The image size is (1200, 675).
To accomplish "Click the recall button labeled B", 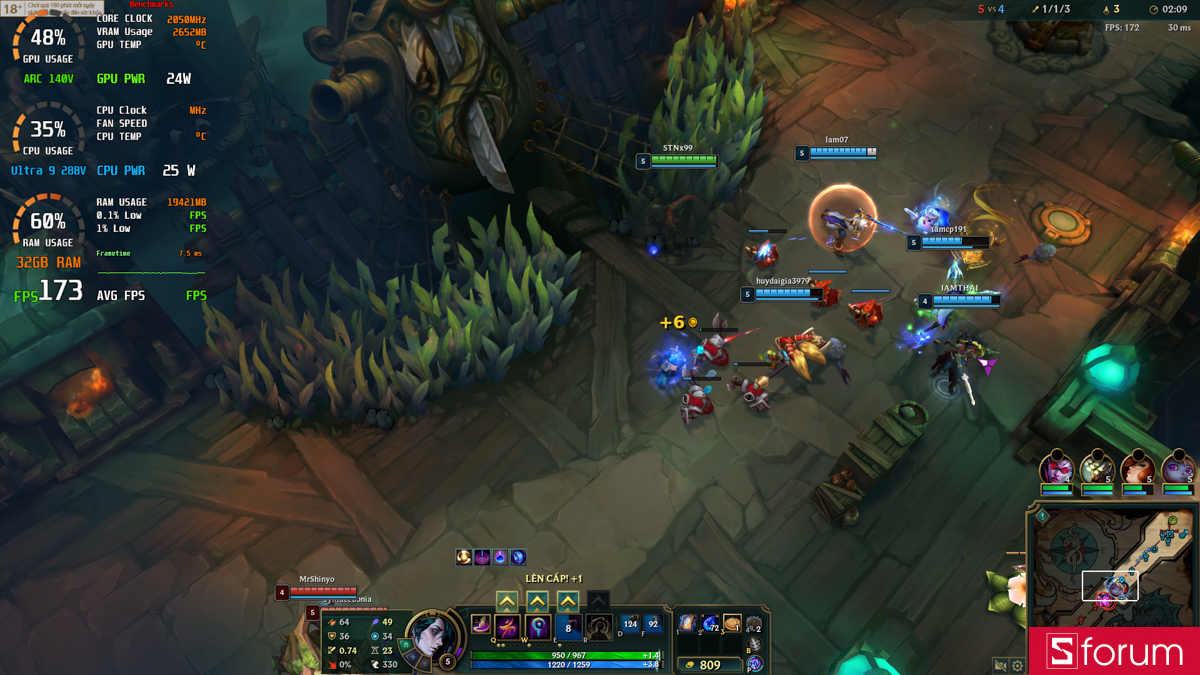I will tap(754, 646).
